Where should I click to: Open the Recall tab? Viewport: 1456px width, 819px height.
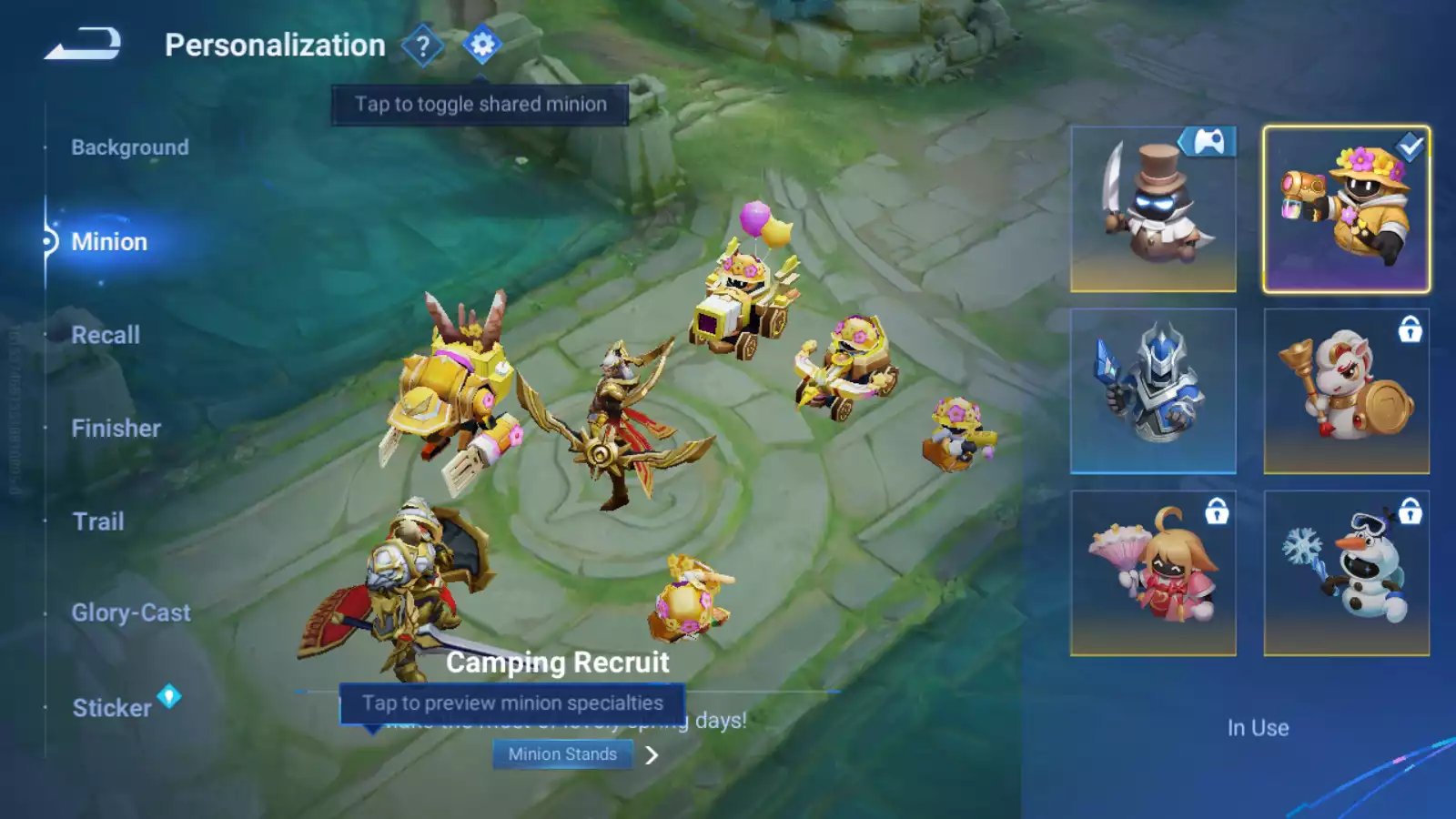click(x=106, y=335)
